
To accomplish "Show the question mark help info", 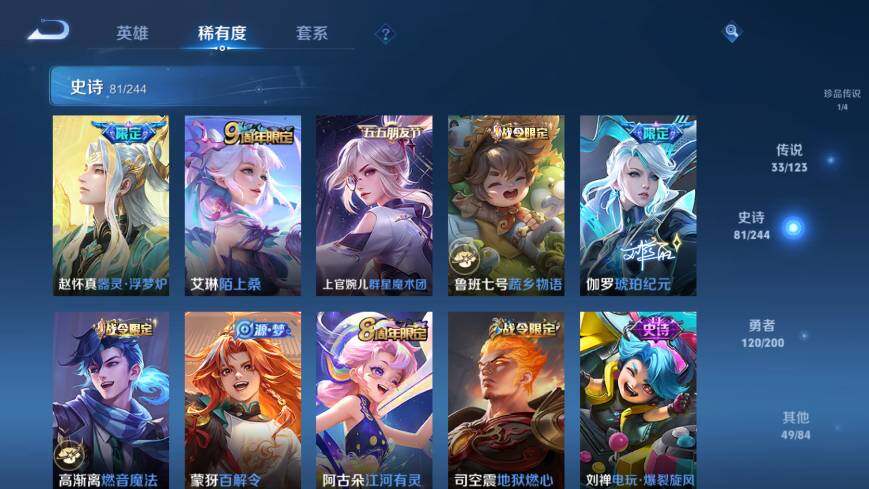I will click(385, 34).
